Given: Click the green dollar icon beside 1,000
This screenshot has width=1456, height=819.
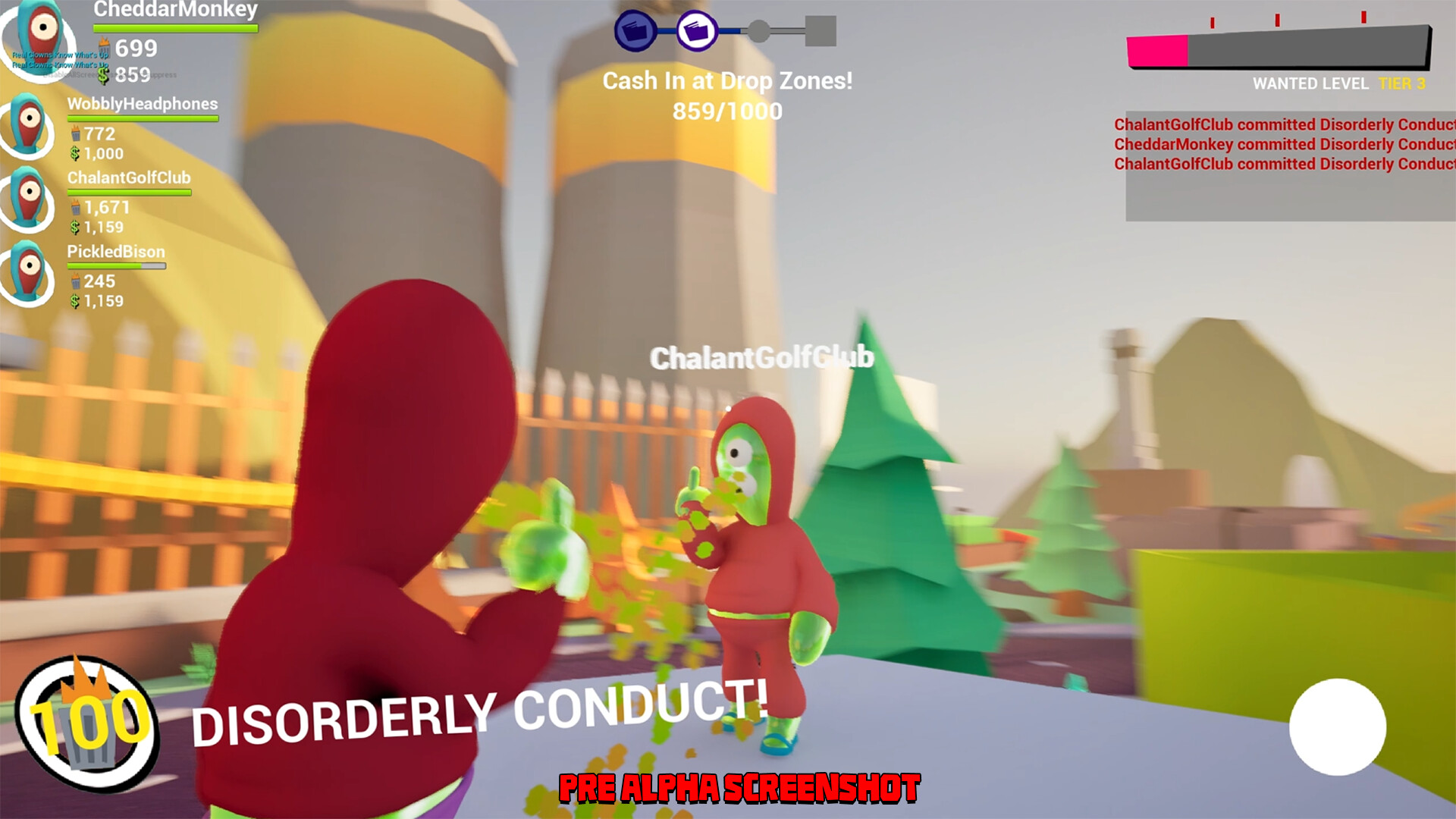Looking at the screenshot, I should click(x=74, y=153).
